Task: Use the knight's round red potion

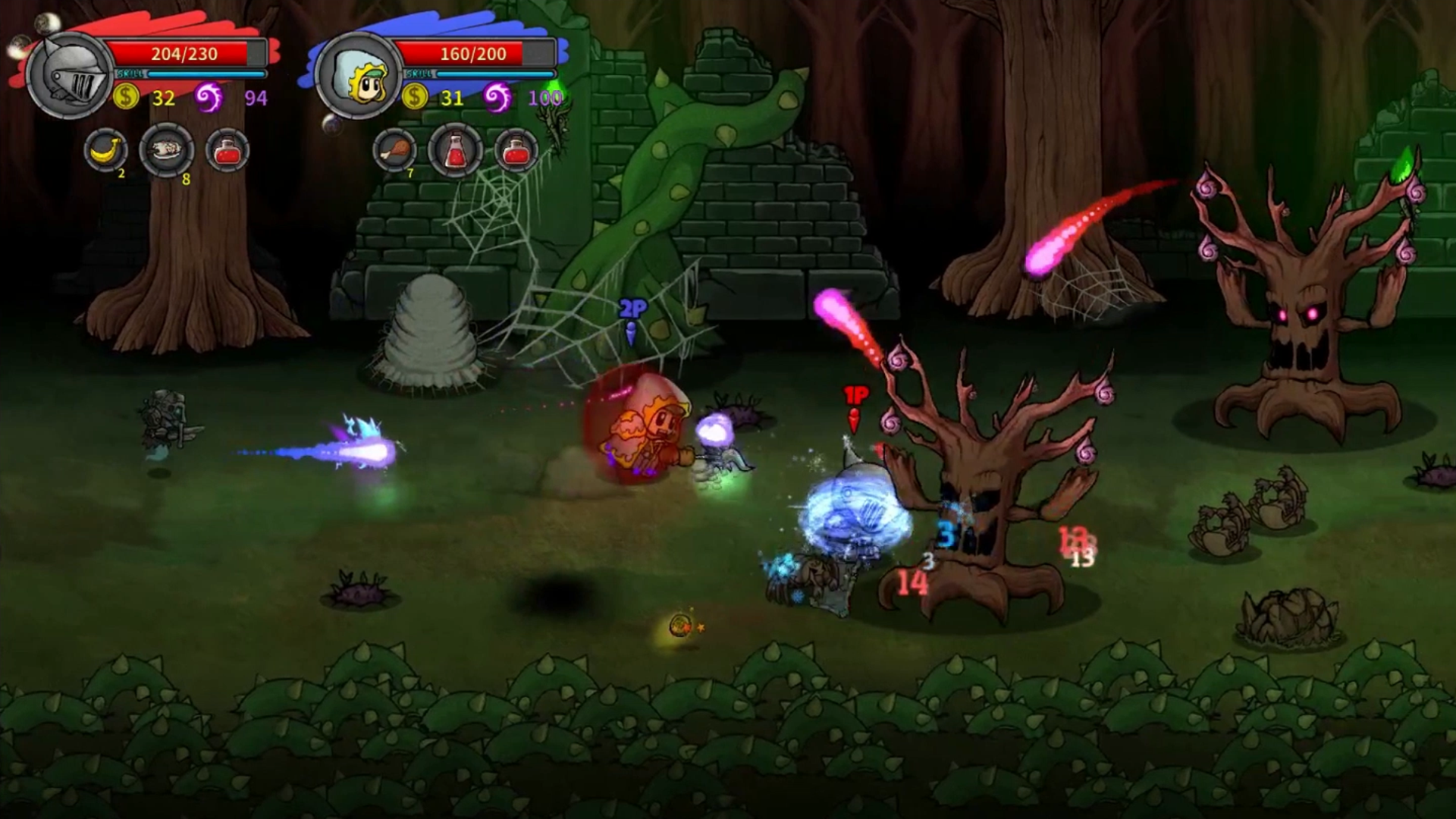Action: [227, 150]
